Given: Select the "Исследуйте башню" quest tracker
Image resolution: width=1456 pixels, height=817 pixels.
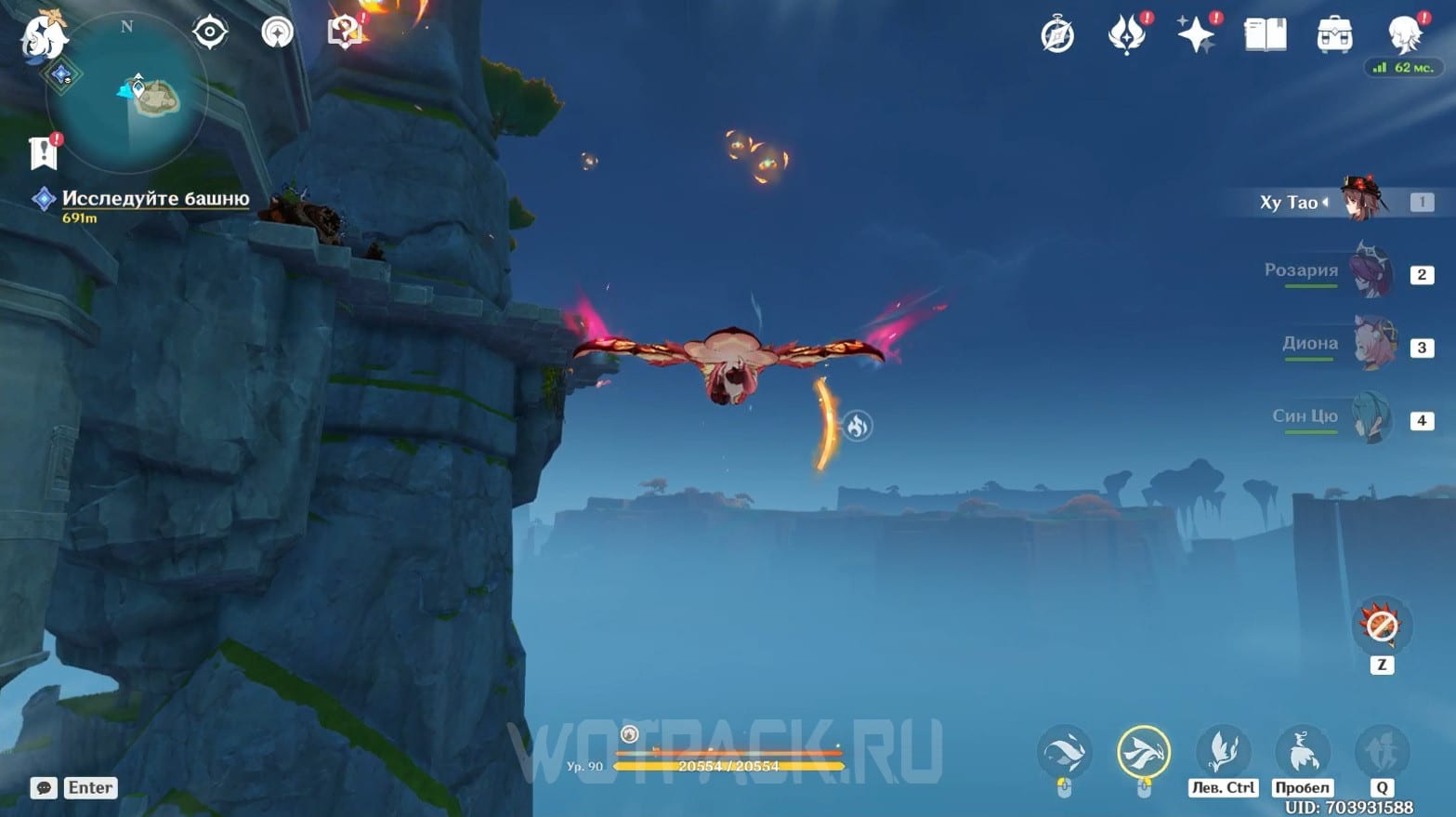Looking at the screenshot, I should coord(155,199).
